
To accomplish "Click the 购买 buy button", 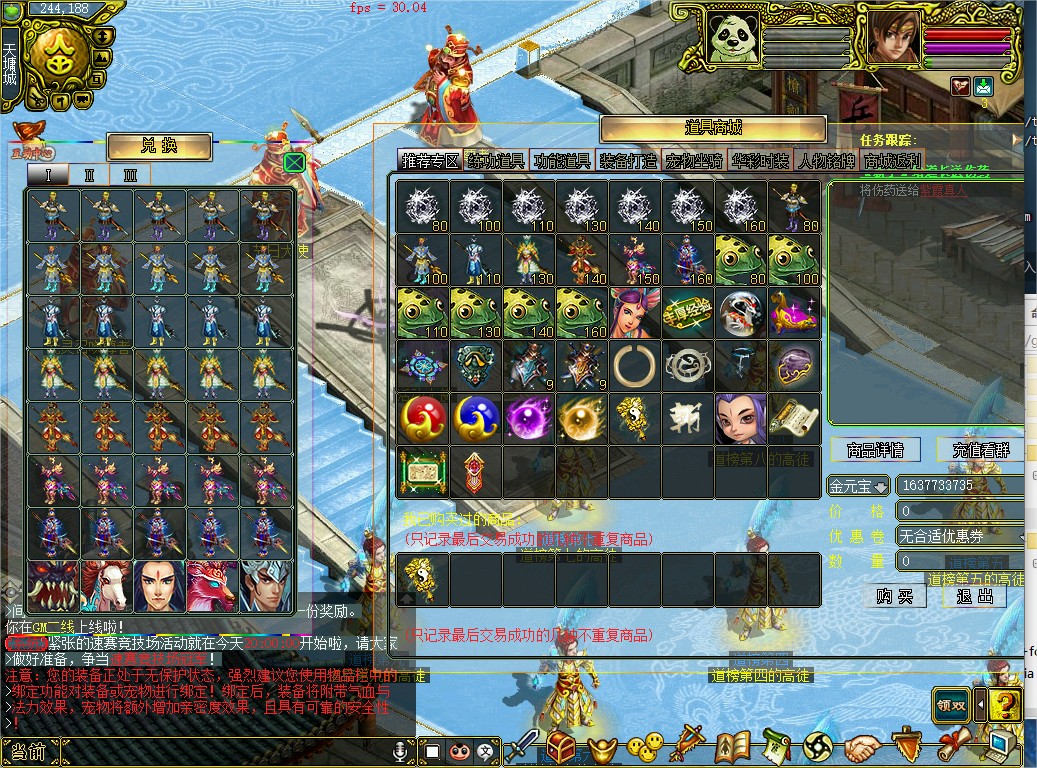I will click(894, 596).
